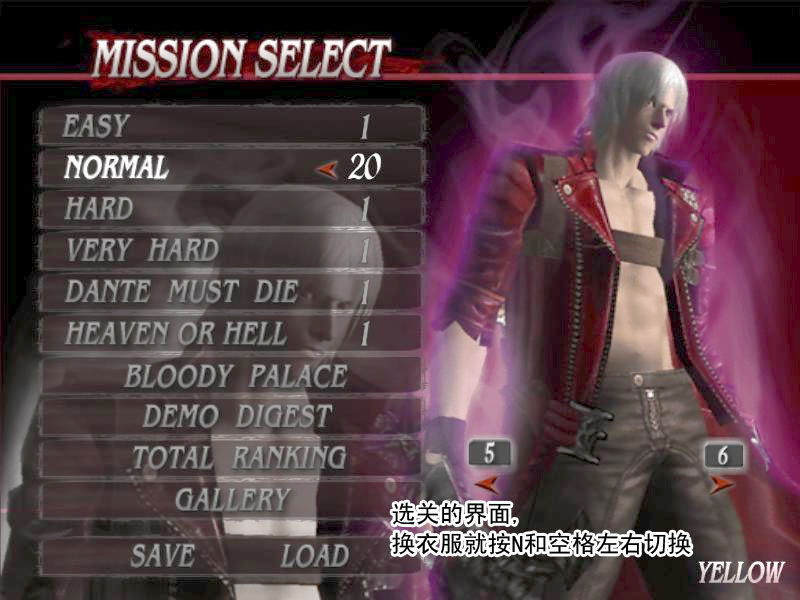The image size is (800, 600).
Task: Open DEMO DIGEST
Action: [236, 416]
